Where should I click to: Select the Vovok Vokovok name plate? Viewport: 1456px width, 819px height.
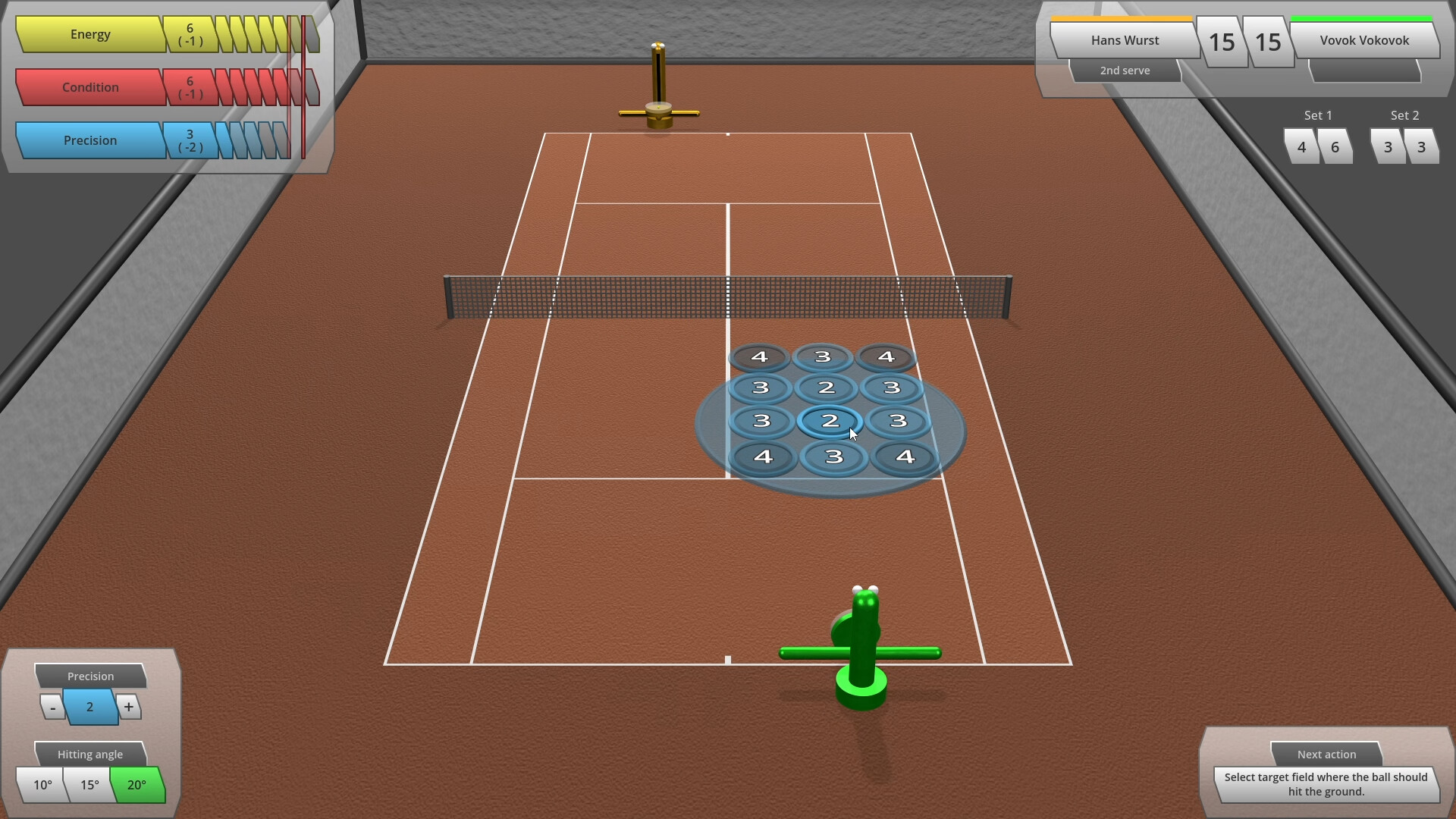(x=1364, y=39)
